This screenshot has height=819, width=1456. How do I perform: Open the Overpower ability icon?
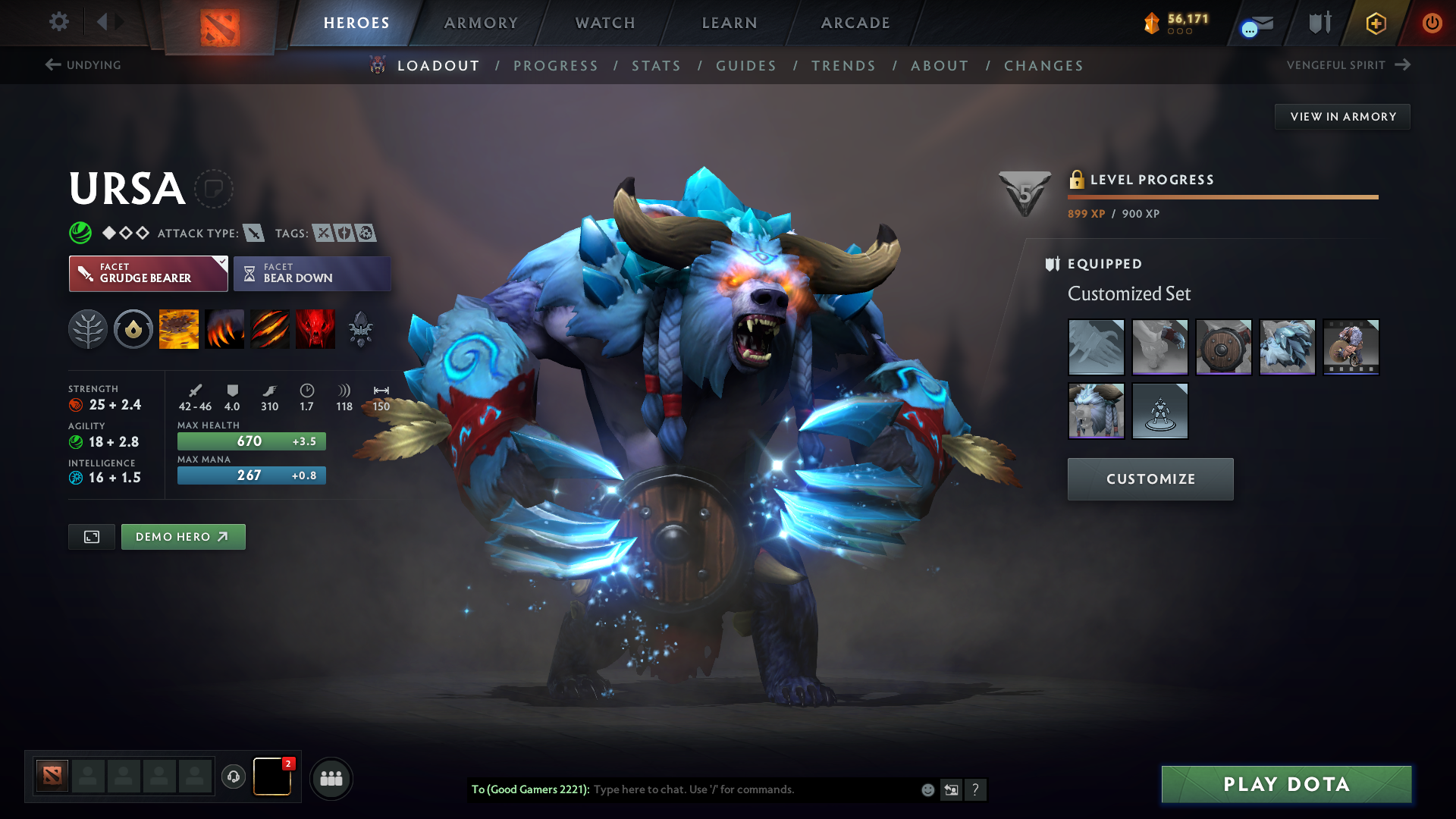[224, 329]
